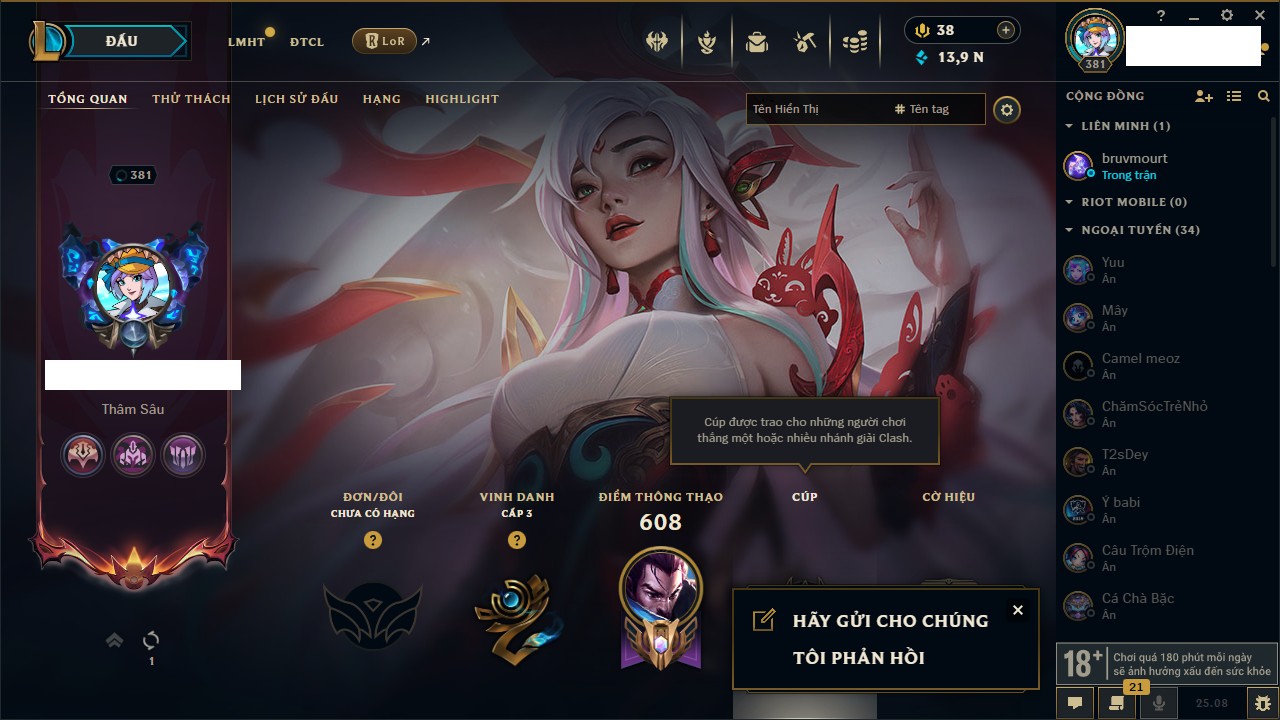Close the feedback popup
Screen dimensions: 1280x720
(1017, 610)
